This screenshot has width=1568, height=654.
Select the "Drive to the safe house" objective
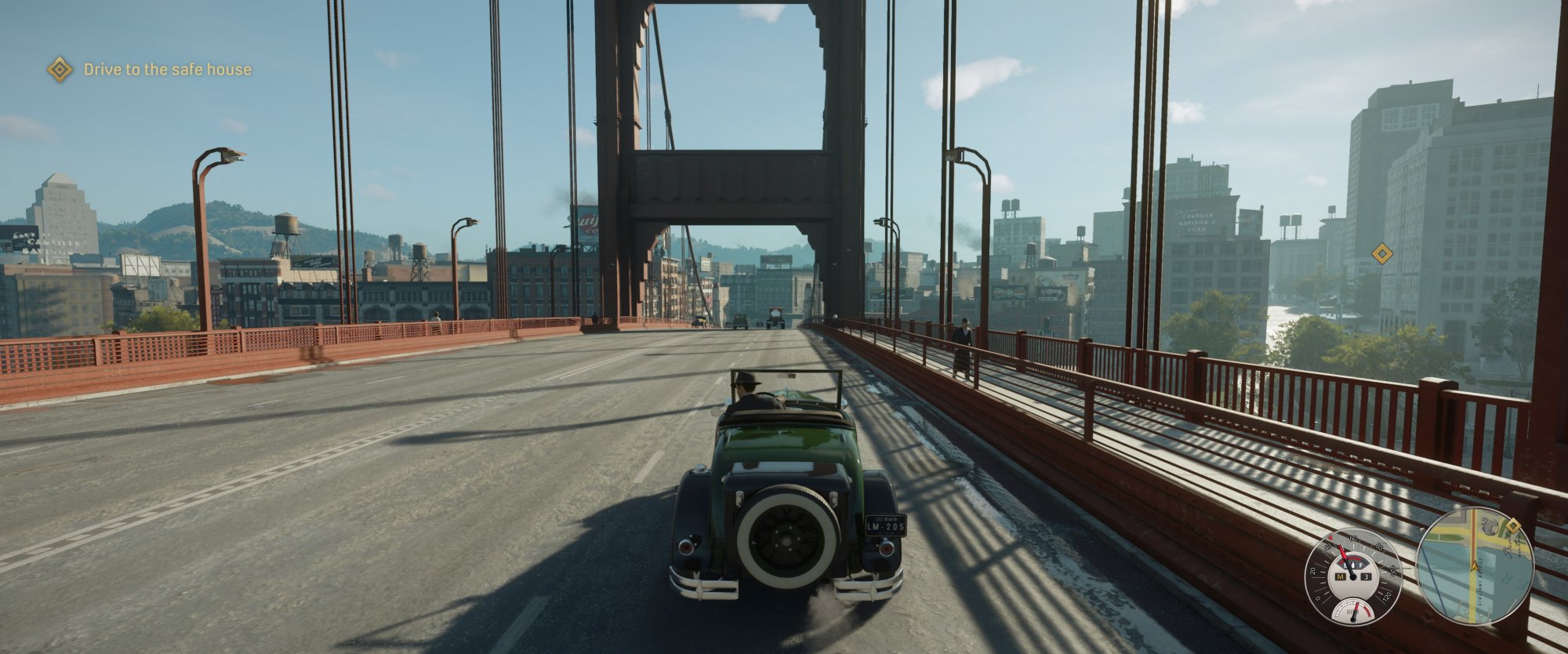tap(167, 70)
